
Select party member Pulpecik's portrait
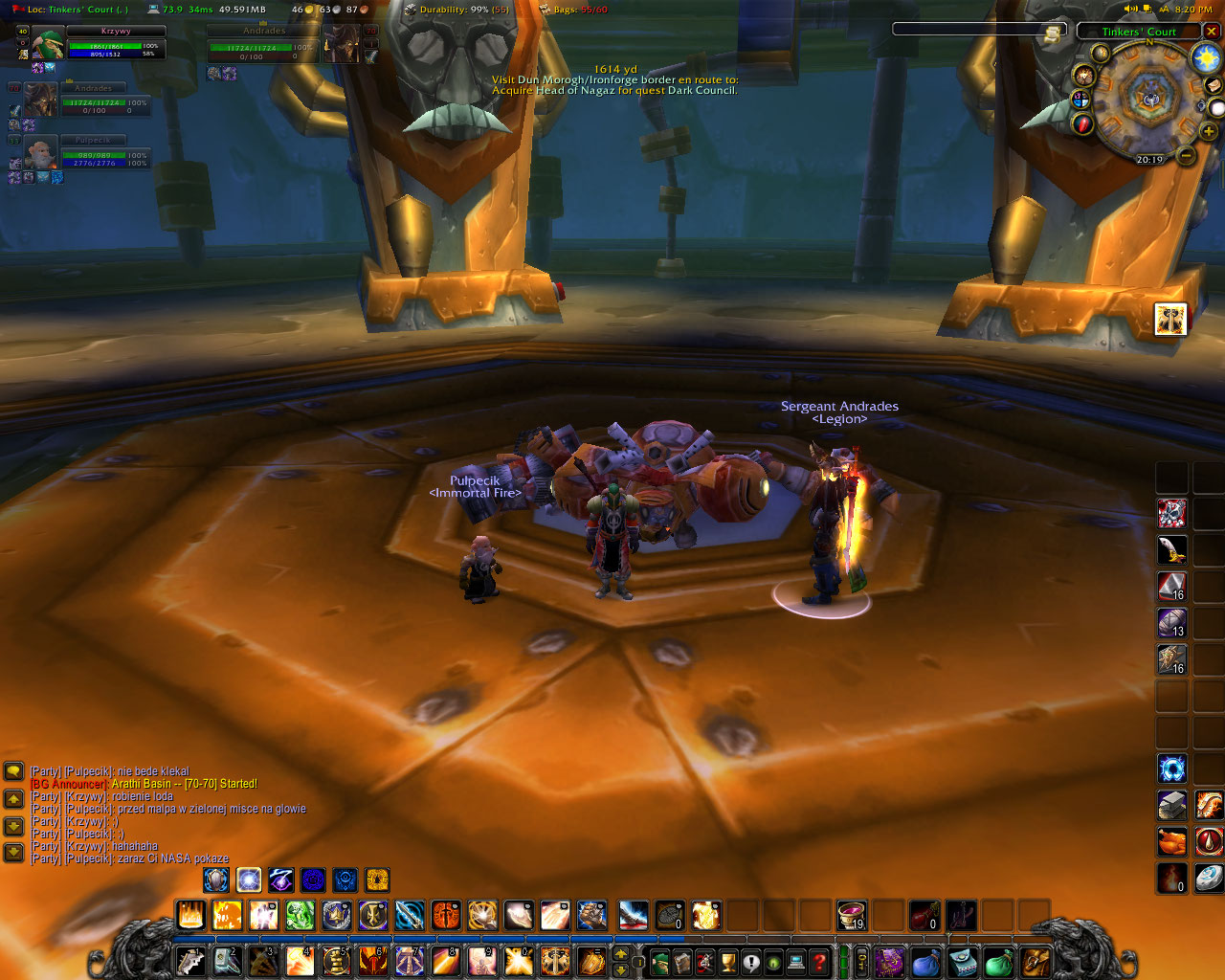(x=40, y=153)
